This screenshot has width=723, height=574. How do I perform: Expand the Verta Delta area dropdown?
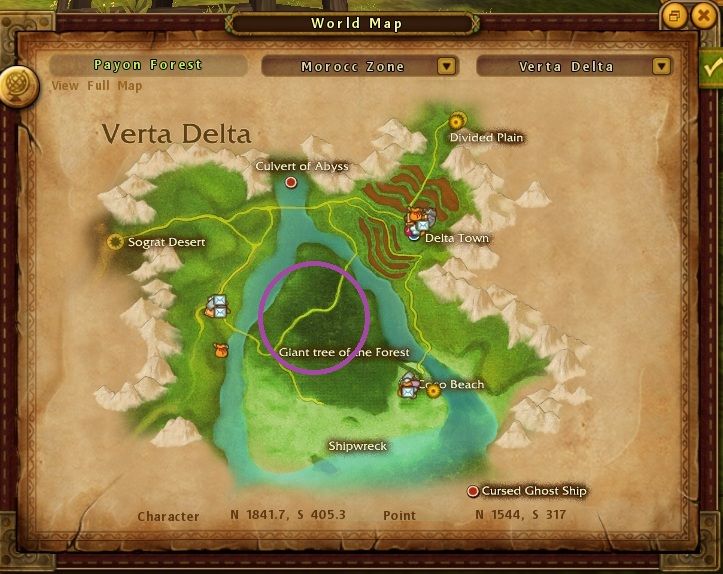660,67
